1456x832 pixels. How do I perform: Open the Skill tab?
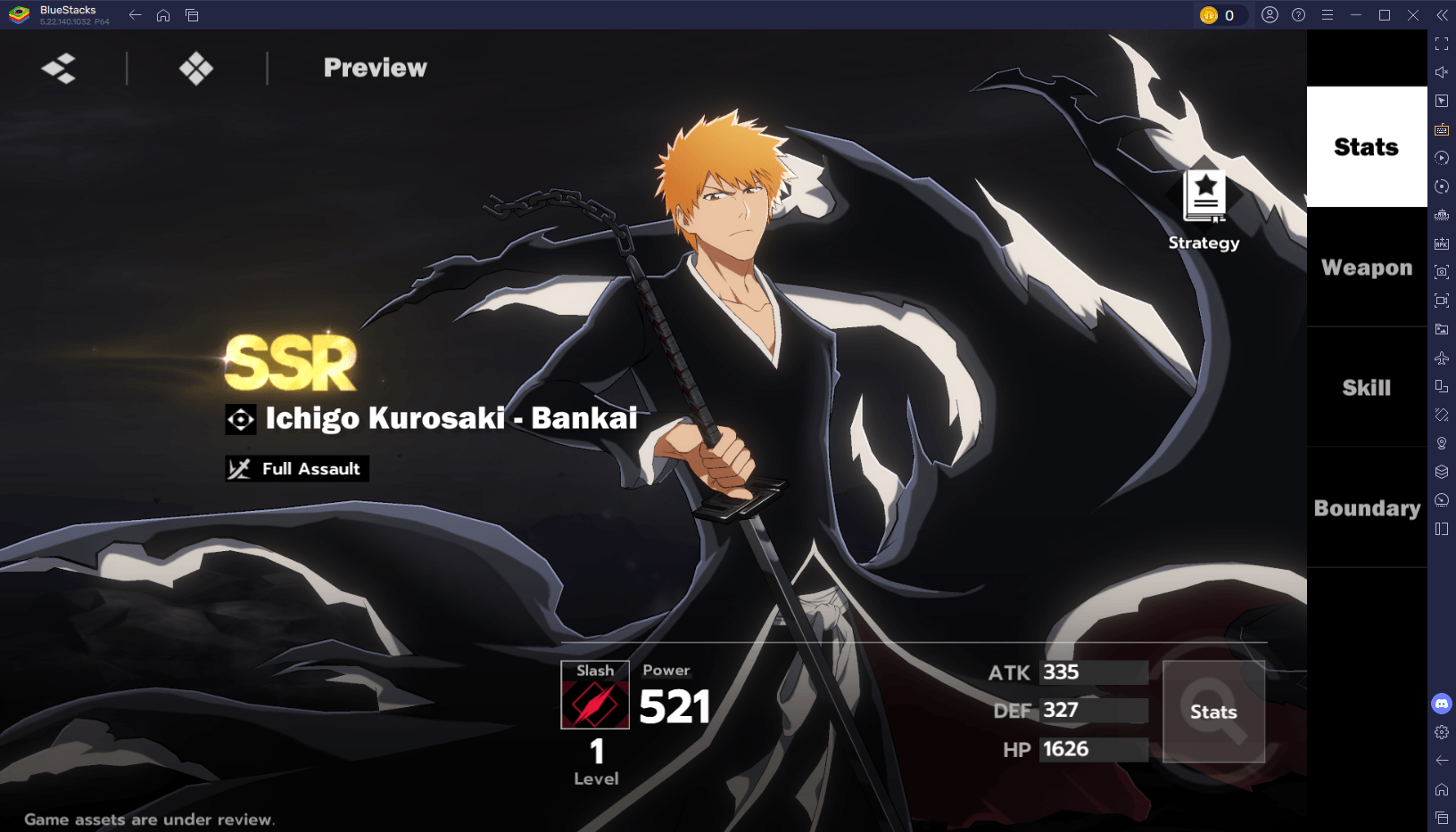coord(1365,387)
